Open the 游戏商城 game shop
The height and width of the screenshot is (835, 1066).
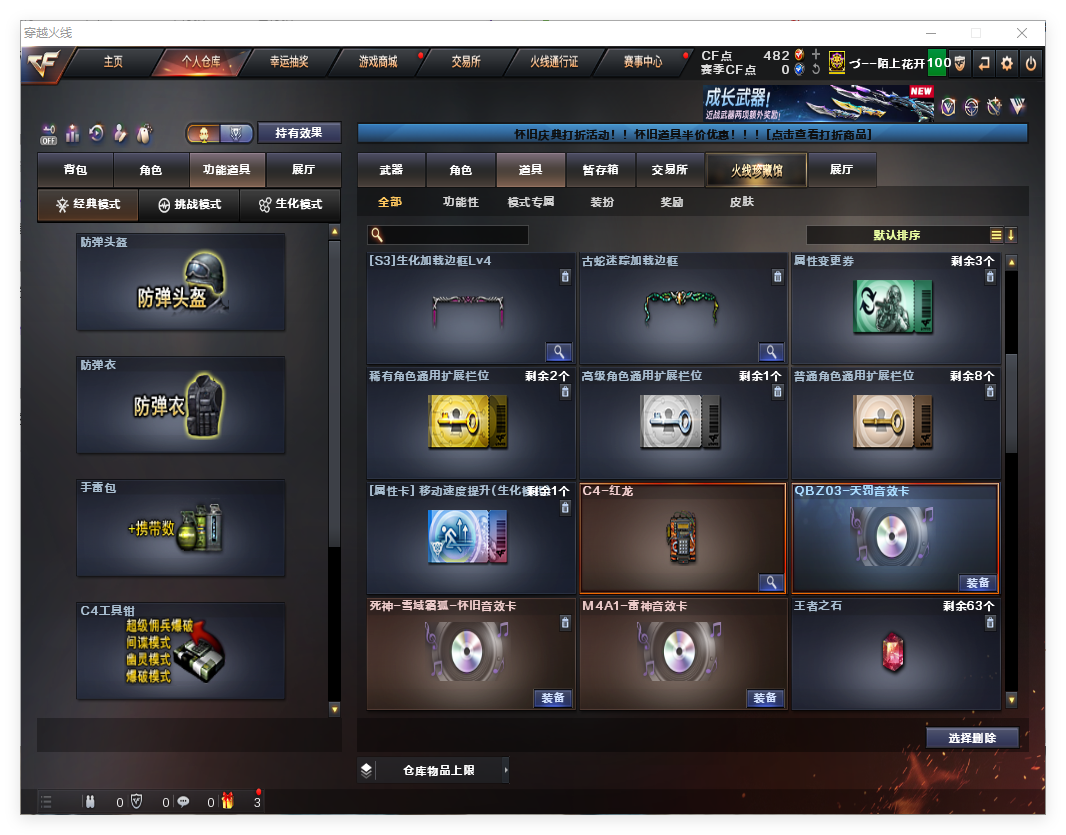(x=378, y=62)
